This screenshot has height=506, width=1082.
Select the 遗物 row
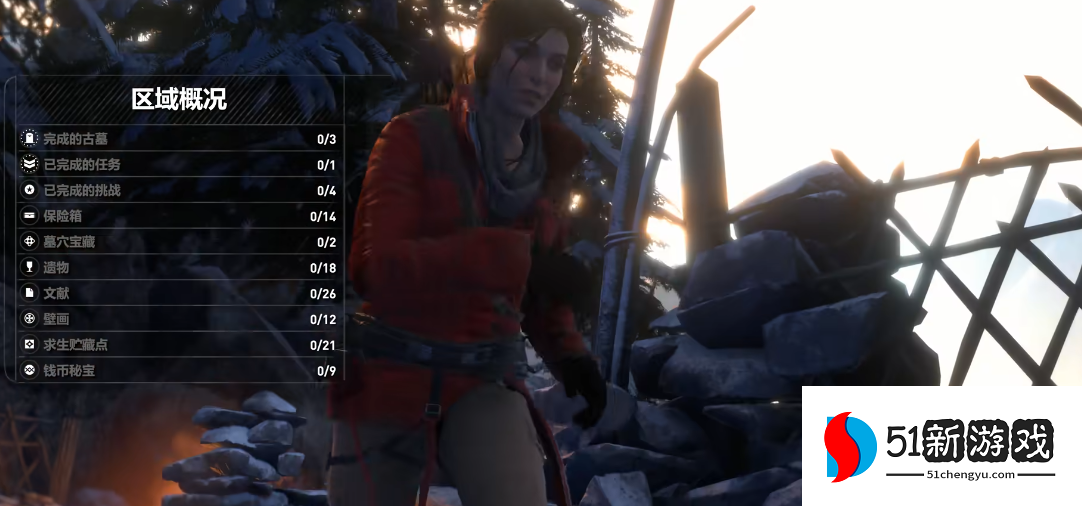coord(180,268)
